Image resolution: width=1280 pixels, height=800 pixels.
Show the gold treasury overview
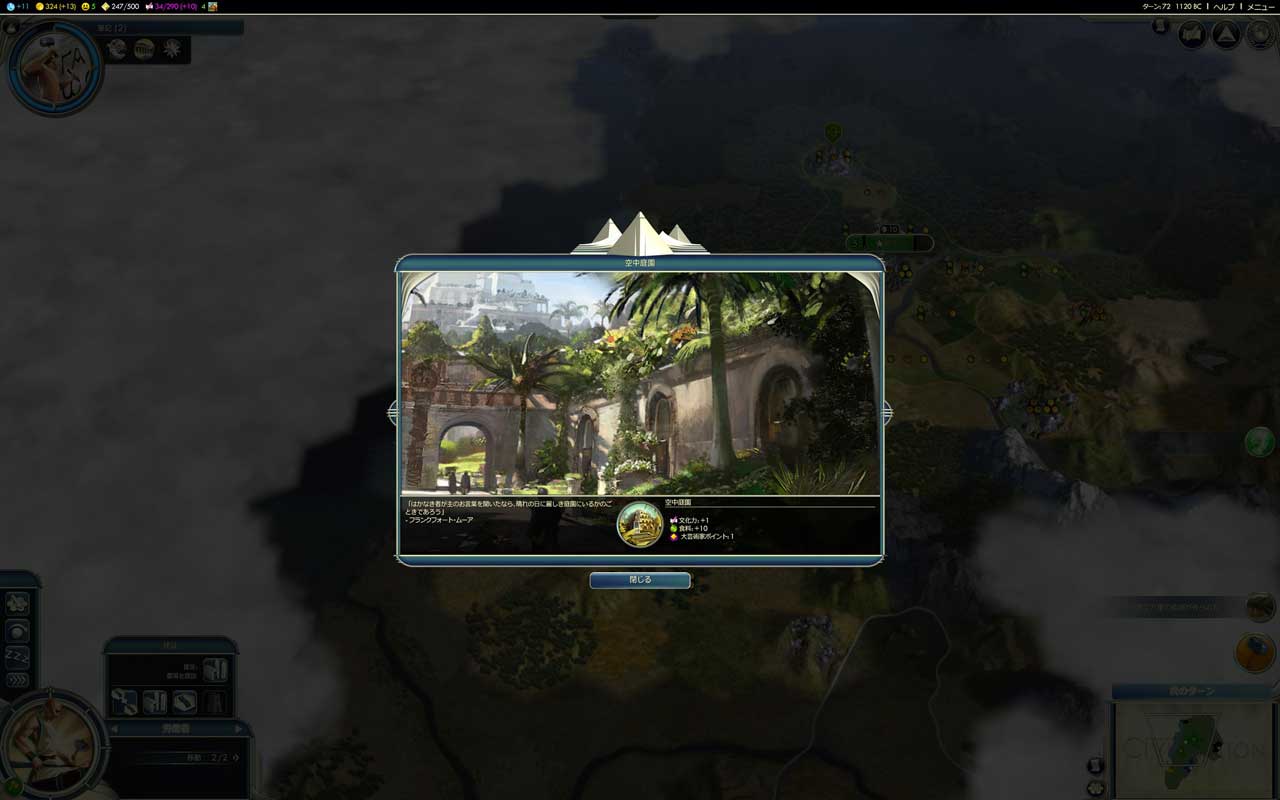tap(56, 7)
